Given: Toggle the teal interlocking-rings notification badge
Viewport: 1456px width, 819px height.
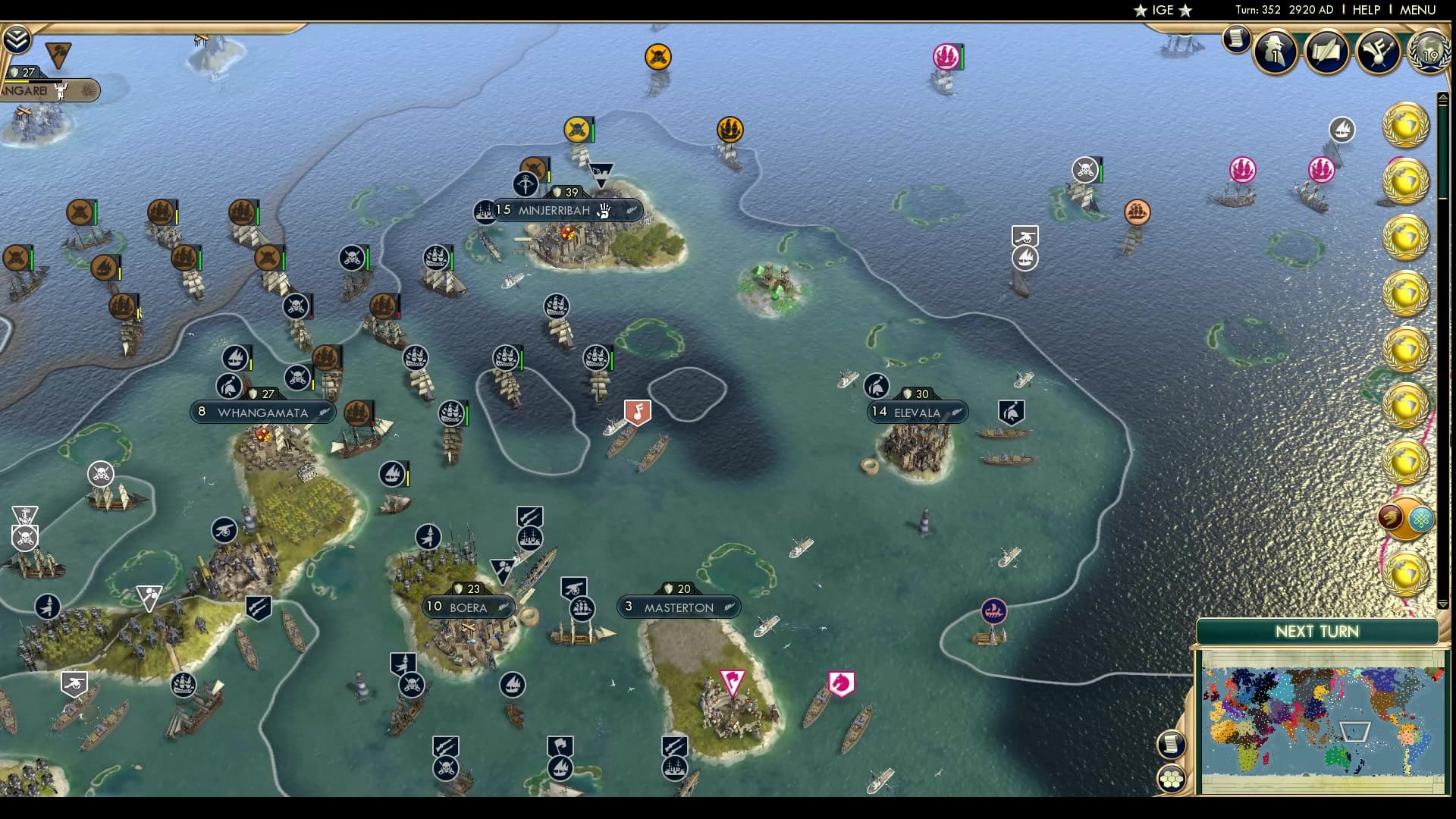Looking at the screenshot, I should (x=1421, y=518).
